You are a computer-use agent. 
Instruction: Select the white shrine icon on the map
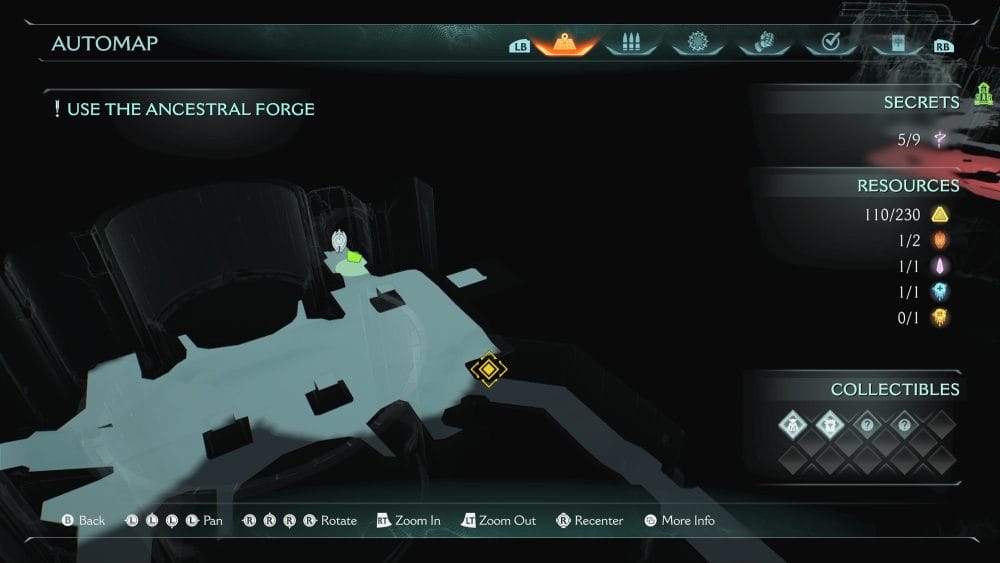point(340,240)
